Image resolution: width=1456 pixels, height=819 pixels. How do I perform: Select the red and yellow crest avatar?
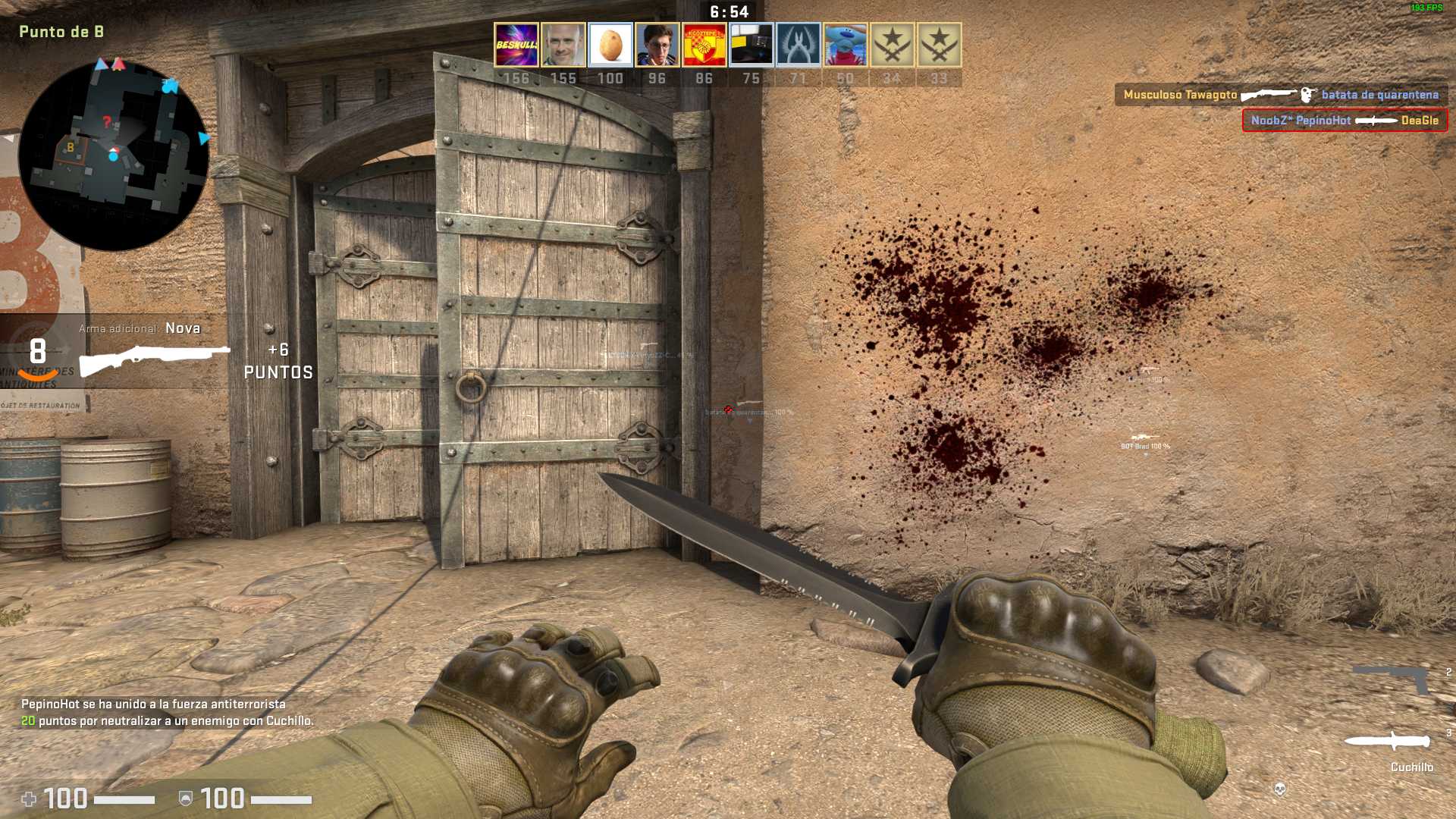click(x=704, y=45)
